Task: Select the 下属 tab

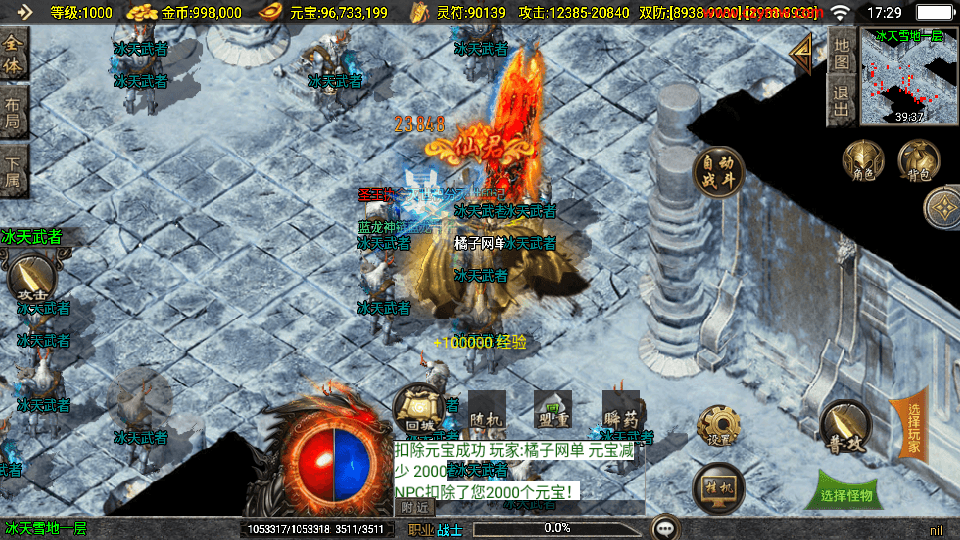Action: click(x=13, y=172)
